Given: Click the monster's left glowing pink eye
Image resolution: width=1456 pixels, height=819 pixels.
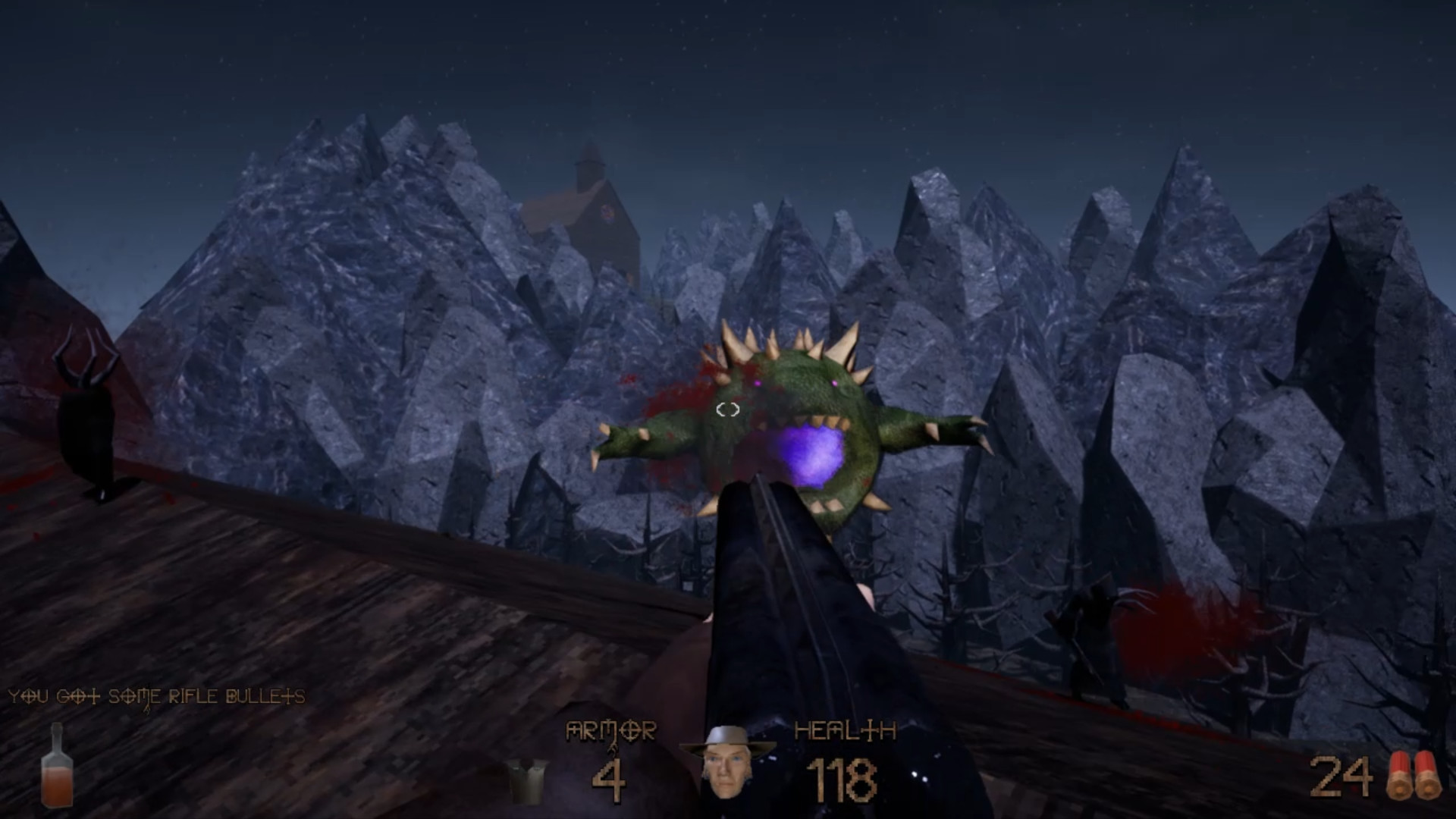Looking at the screenshot, I should click(758, 384).
